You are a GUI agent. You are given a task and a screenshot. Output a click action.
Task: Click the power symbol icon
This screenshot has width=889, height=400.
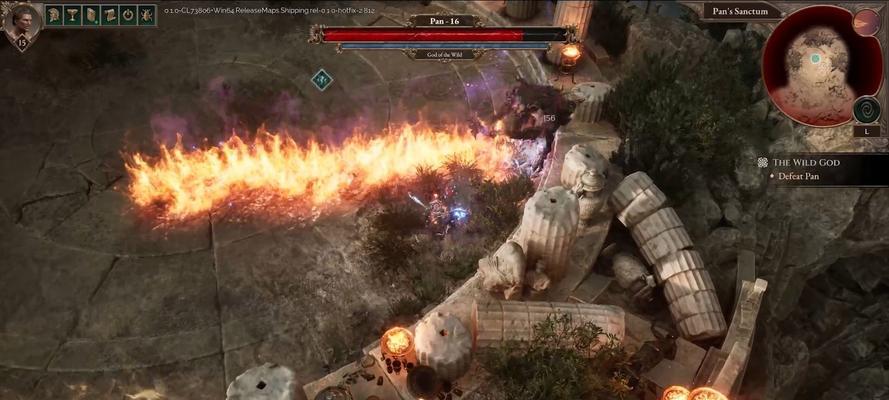128,15
